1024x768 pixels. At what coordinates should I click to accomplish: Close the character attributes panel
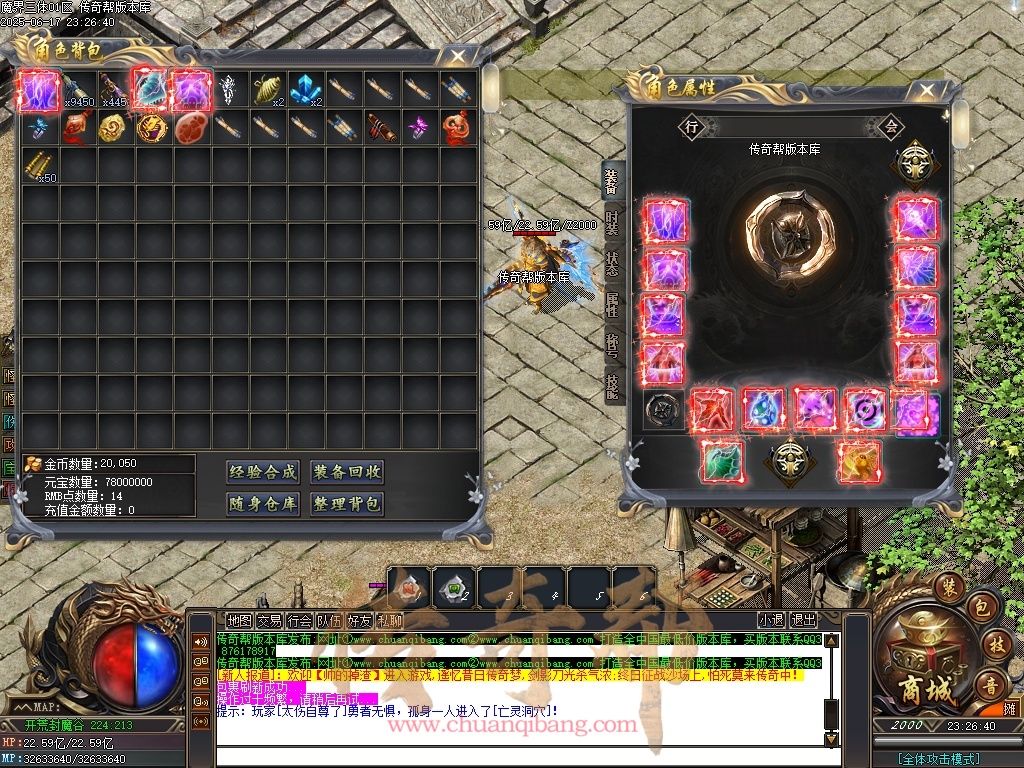pos(926,91)
